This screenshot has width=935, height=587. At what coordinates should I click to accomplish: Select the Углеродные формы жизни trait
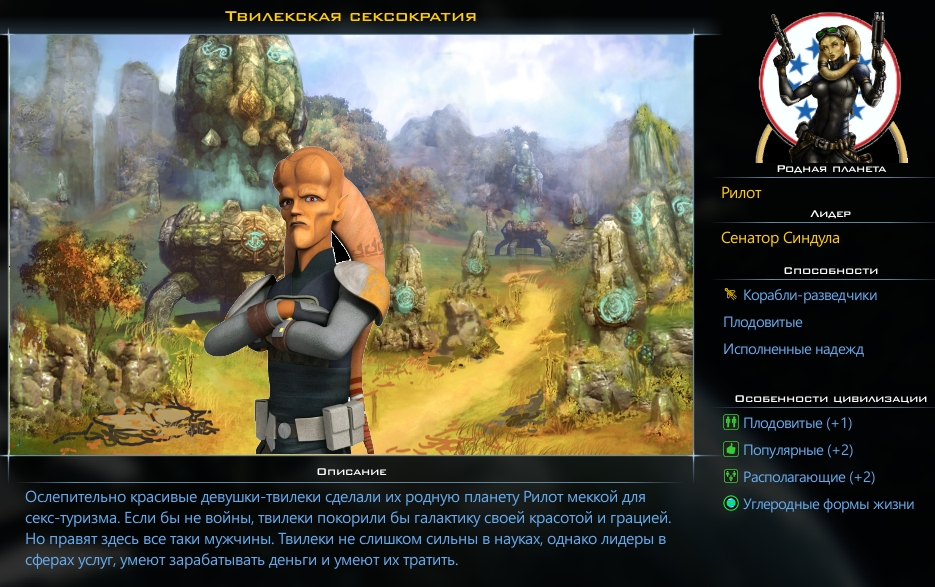828,504
